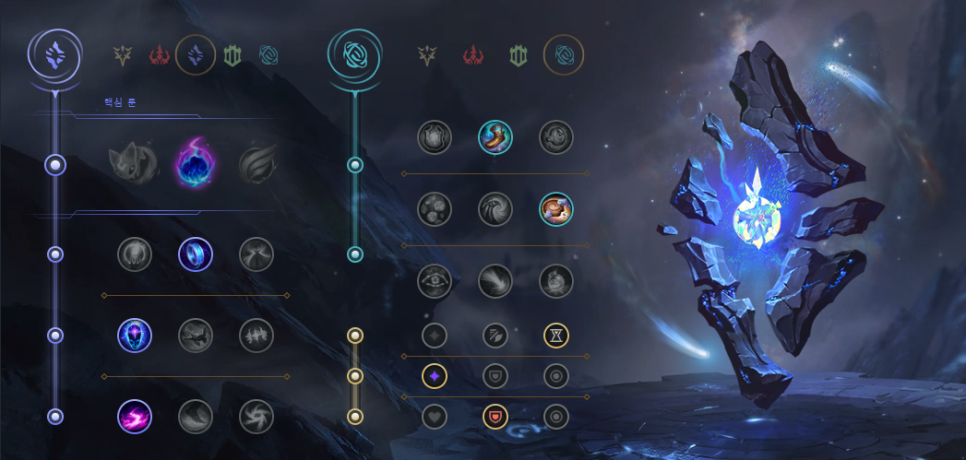966x460 pixels.
Task: Choose the Magical Footwear boots rune
Action: [495, 137]
